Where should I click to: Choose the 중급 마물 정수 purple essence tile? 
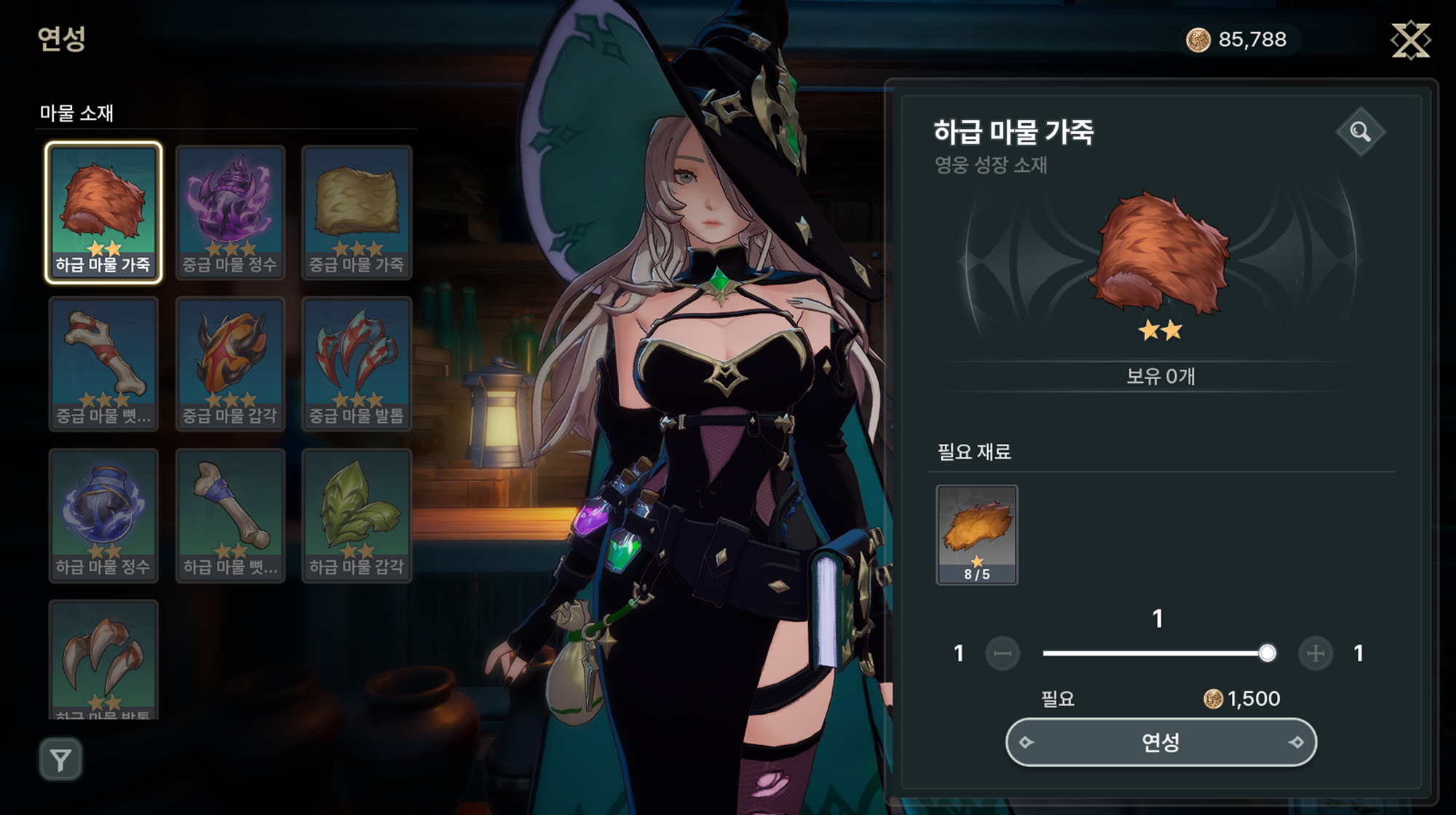230,212
